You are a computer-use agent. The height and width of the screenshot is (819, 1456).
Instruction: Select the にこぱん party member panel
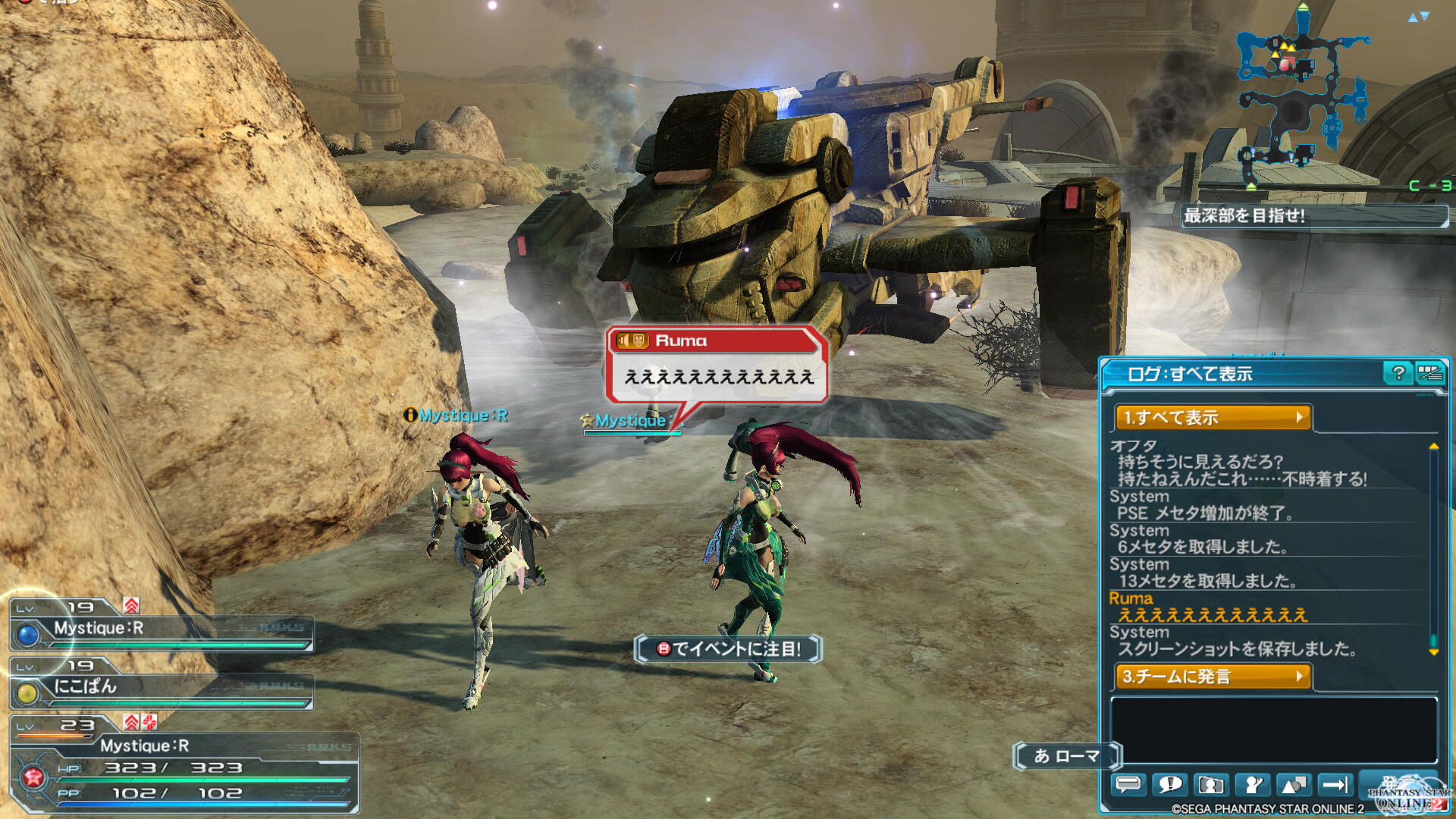(x=161, y=687)
